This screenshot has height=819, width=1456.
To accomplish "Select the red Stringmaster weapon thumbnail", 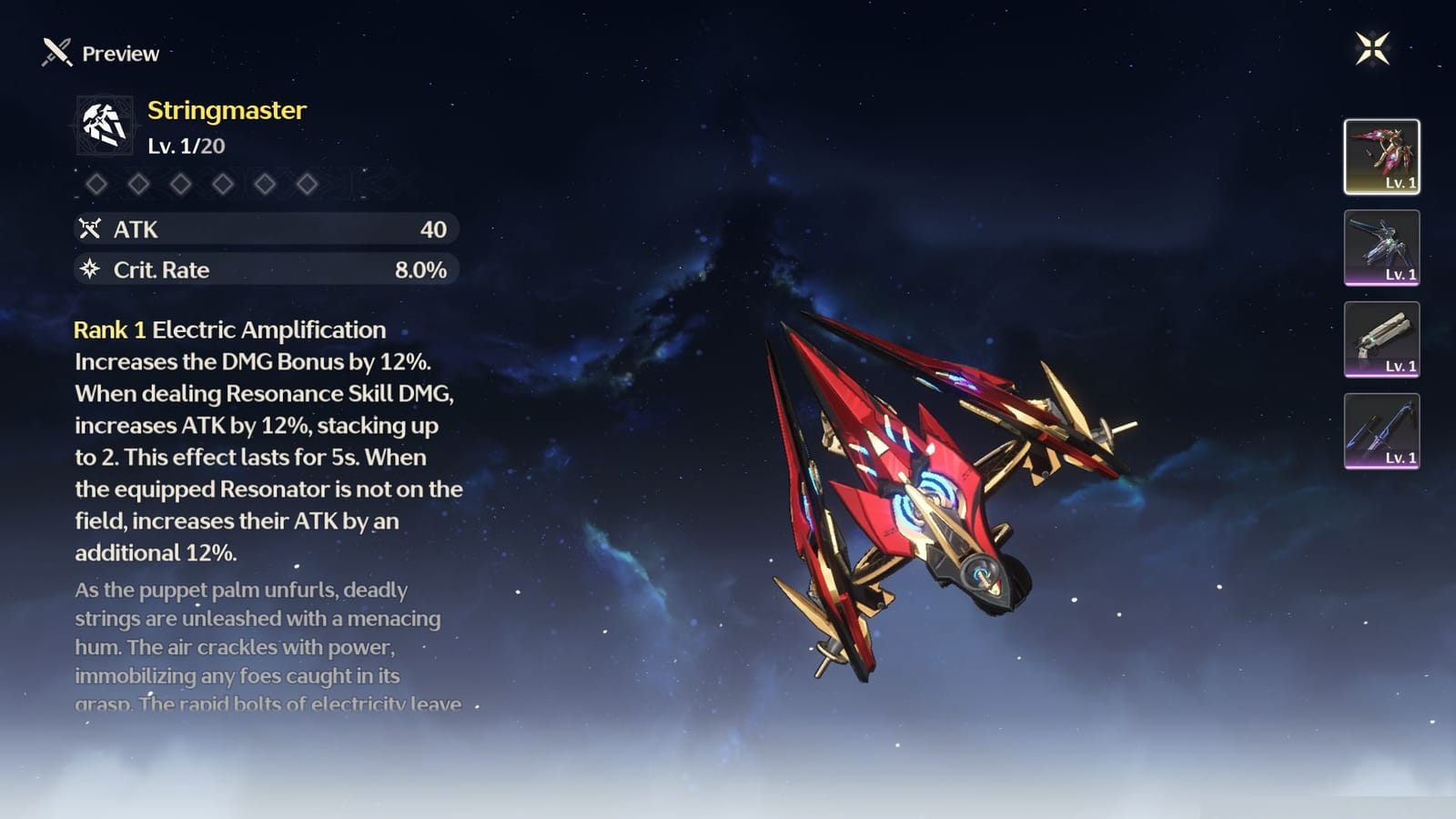I will [1381, 157].
